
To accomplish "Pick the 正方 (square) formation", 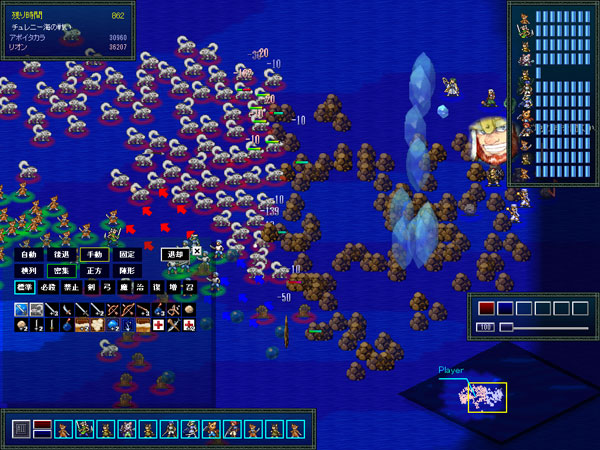I will point(94,271).
